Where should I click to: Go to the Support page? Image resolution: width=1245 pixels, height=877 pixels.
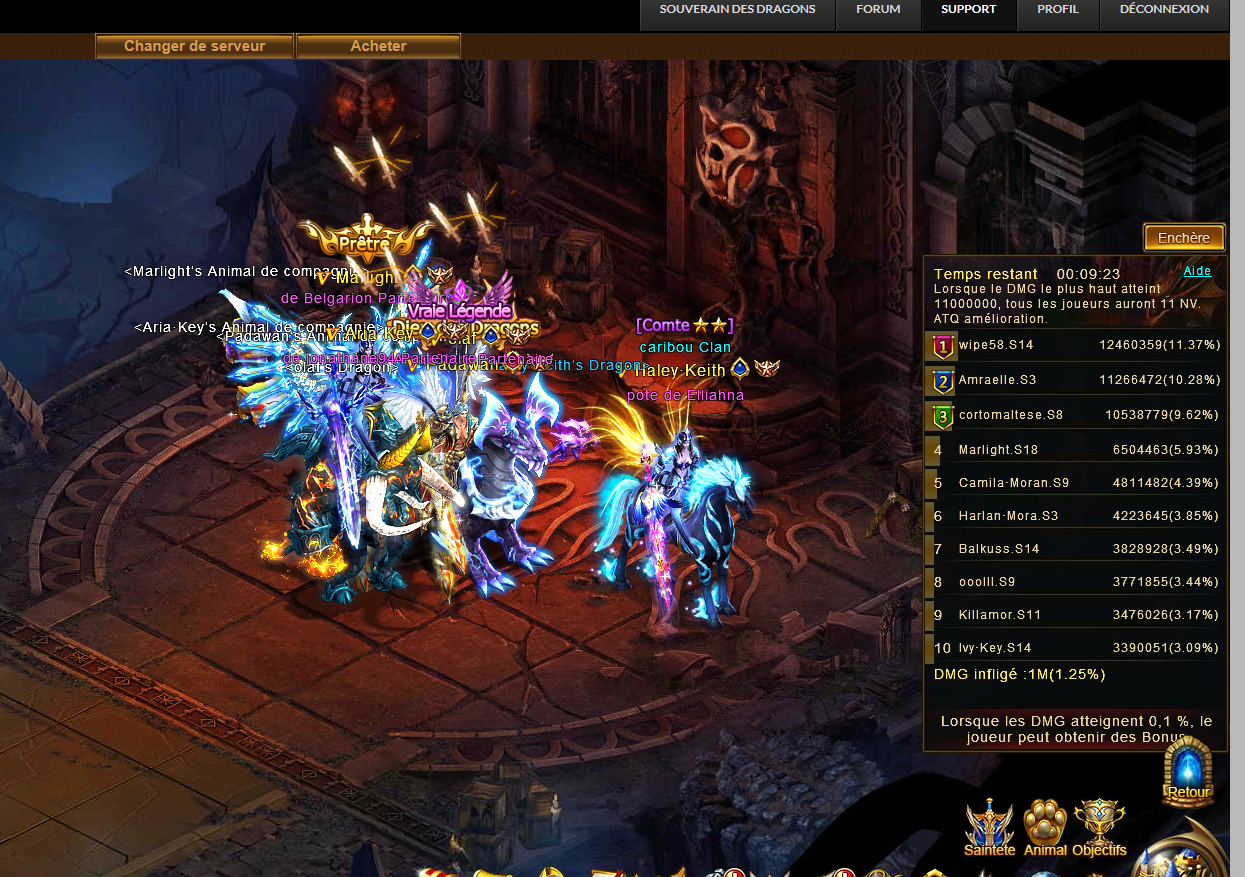pos(968,10)
